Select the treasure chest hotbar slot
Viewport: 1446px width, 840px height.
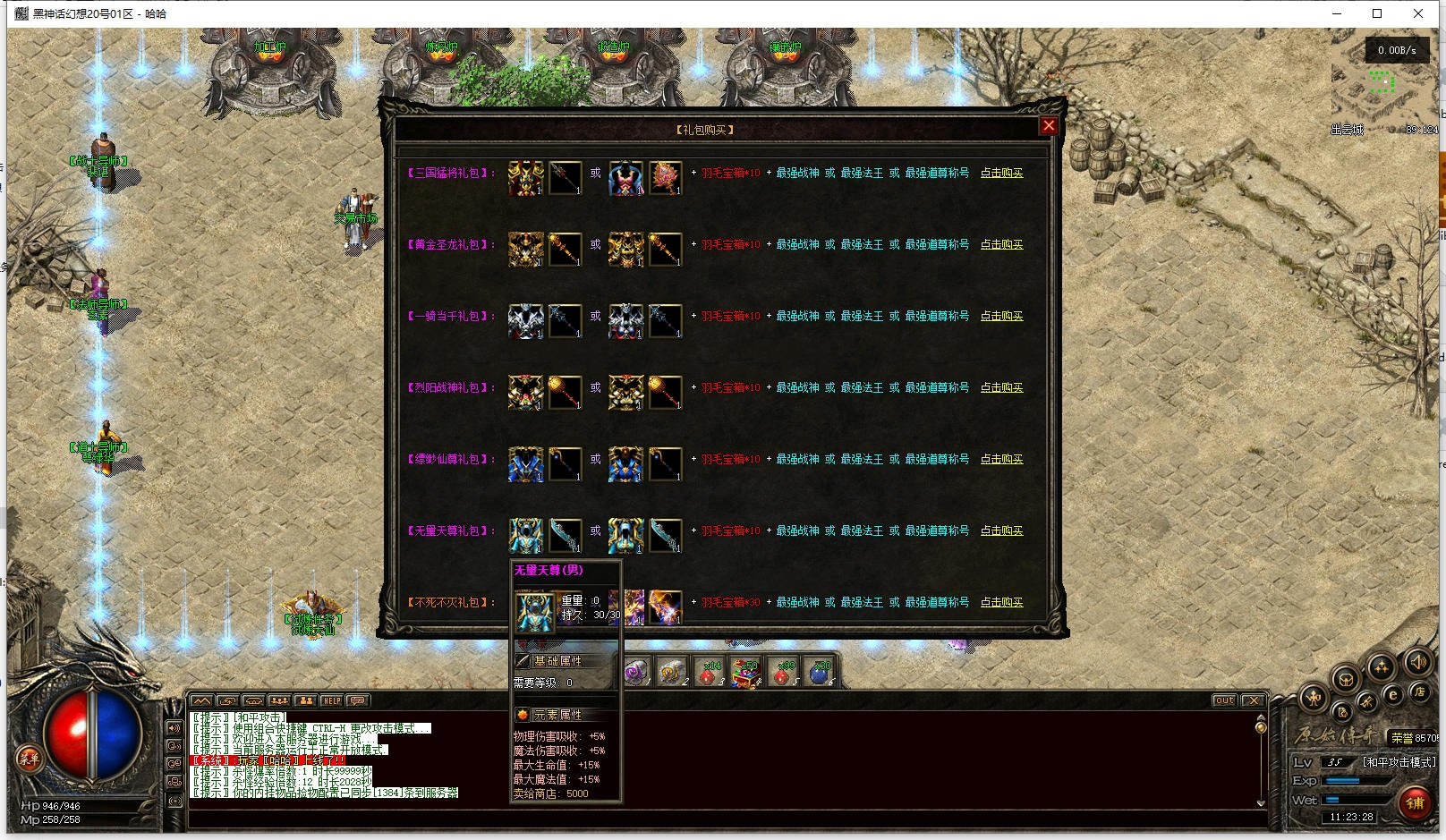[x=744, y=673]
